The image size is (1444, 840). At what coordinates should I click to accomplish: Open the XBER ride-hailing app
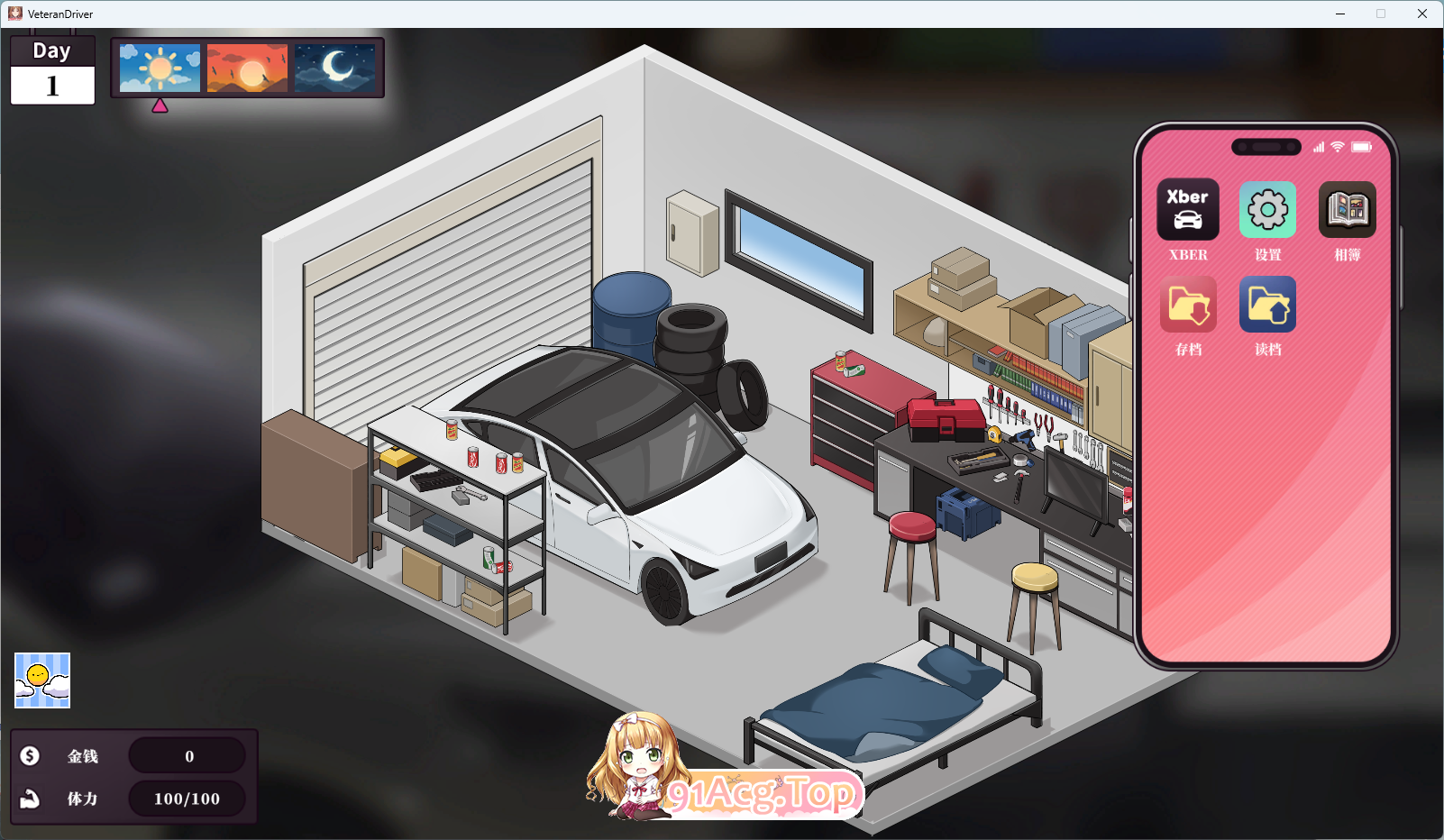point(1187,210)
